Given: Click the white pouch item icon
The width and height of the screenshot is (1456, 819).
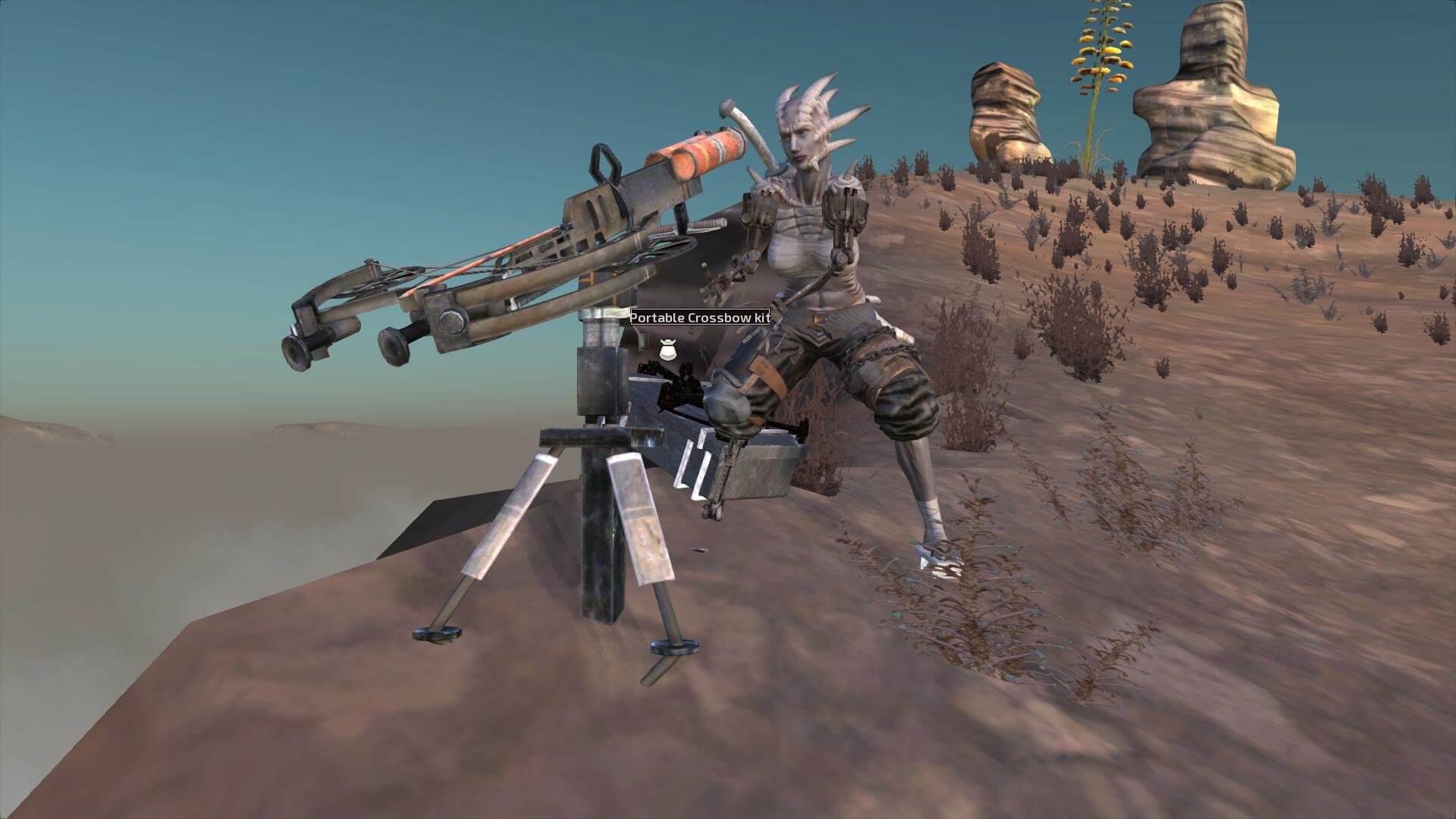Looking at the screenshot, I should click(666, 350).
